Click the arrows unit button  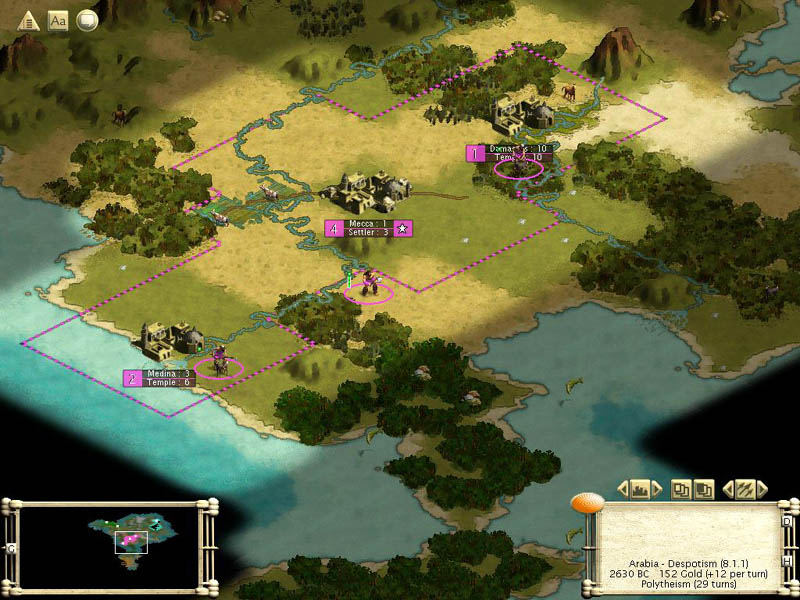[x=745, y=489]
